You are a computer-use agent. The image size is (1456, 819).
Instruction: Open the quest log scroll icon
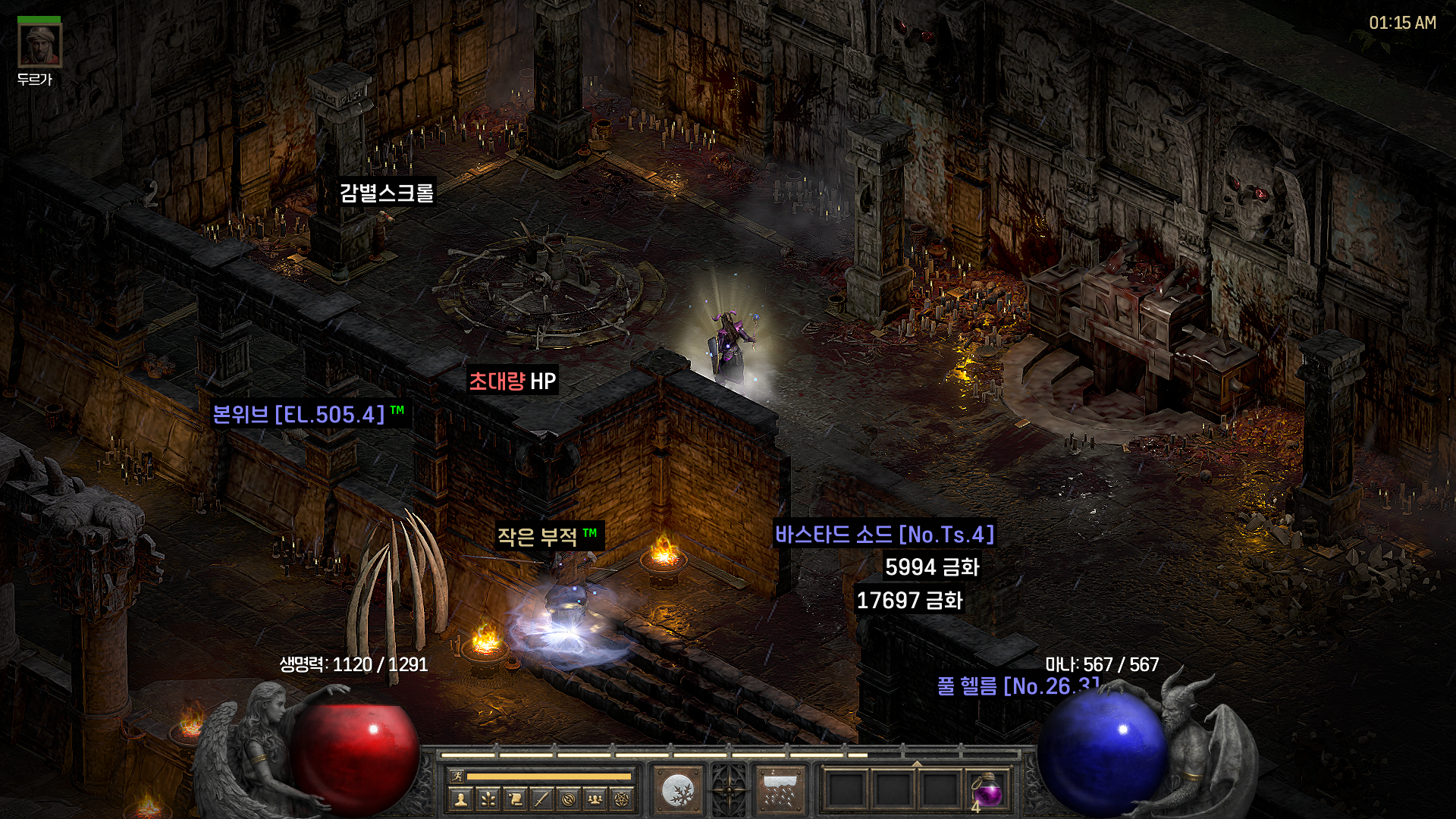[x=515, y=799]
